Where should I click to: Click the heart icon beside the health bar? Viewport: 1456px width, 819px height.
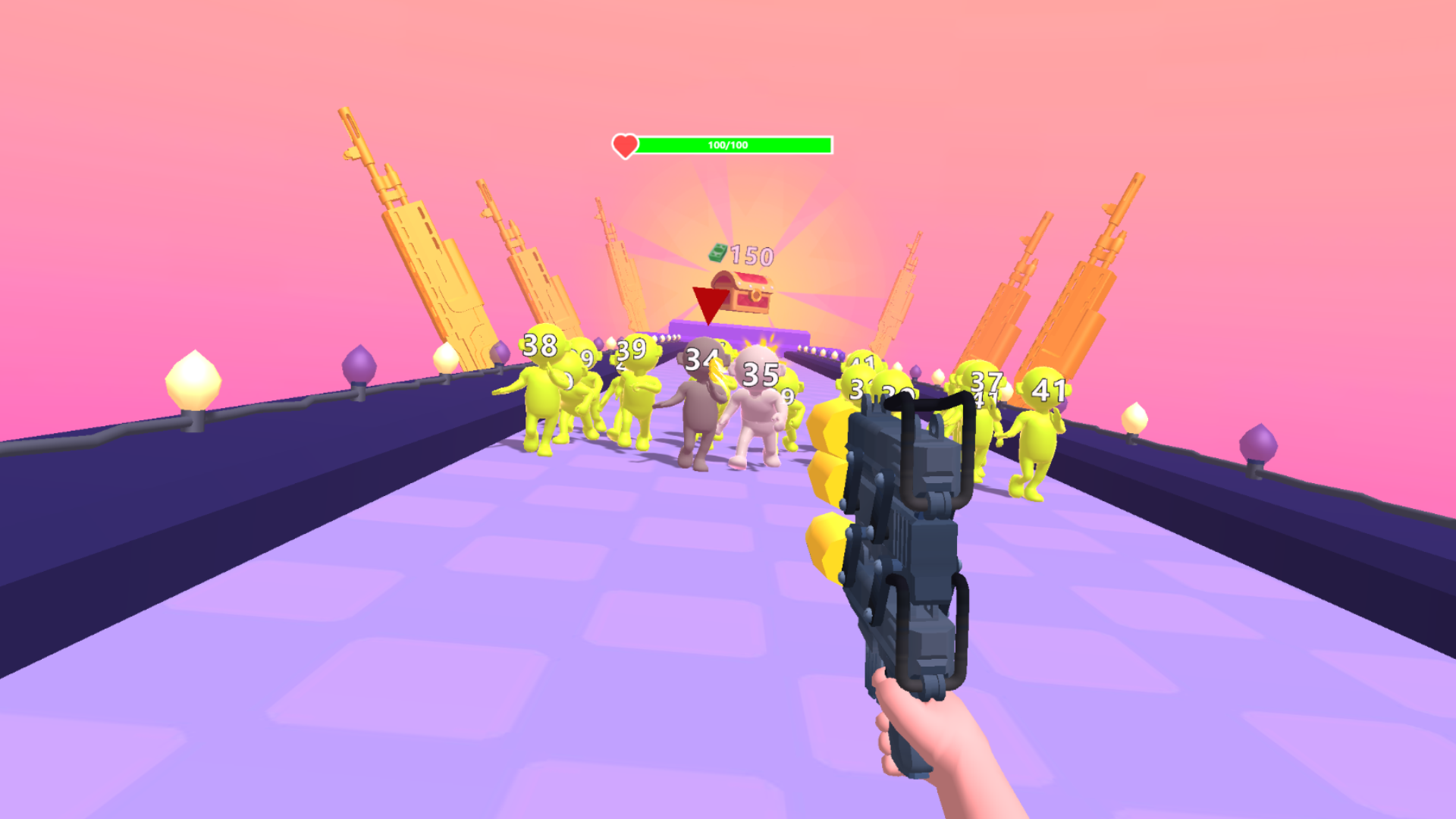624,144
